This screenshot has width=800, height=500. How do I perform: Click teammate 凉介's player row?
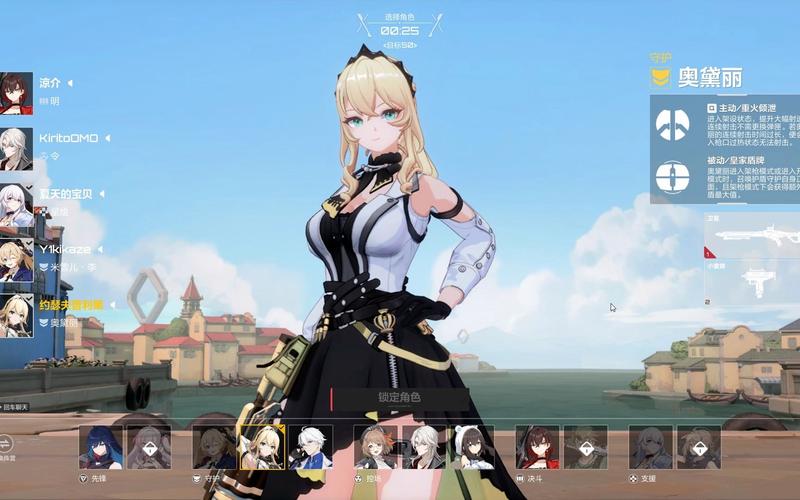(40, 92)
